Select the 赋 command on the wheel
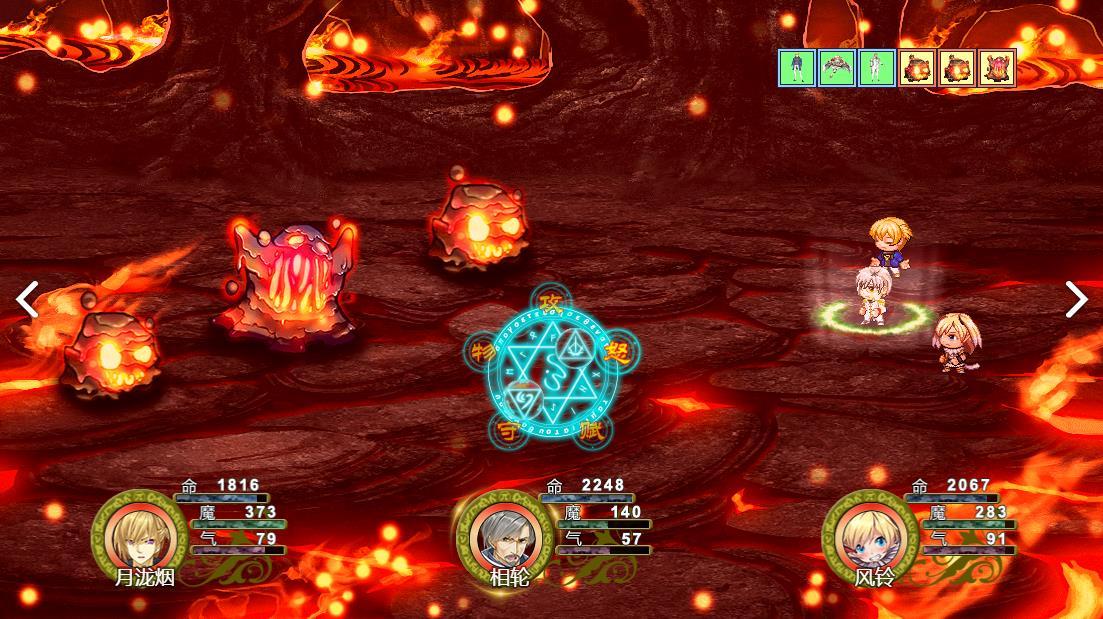 coord(592,431)
